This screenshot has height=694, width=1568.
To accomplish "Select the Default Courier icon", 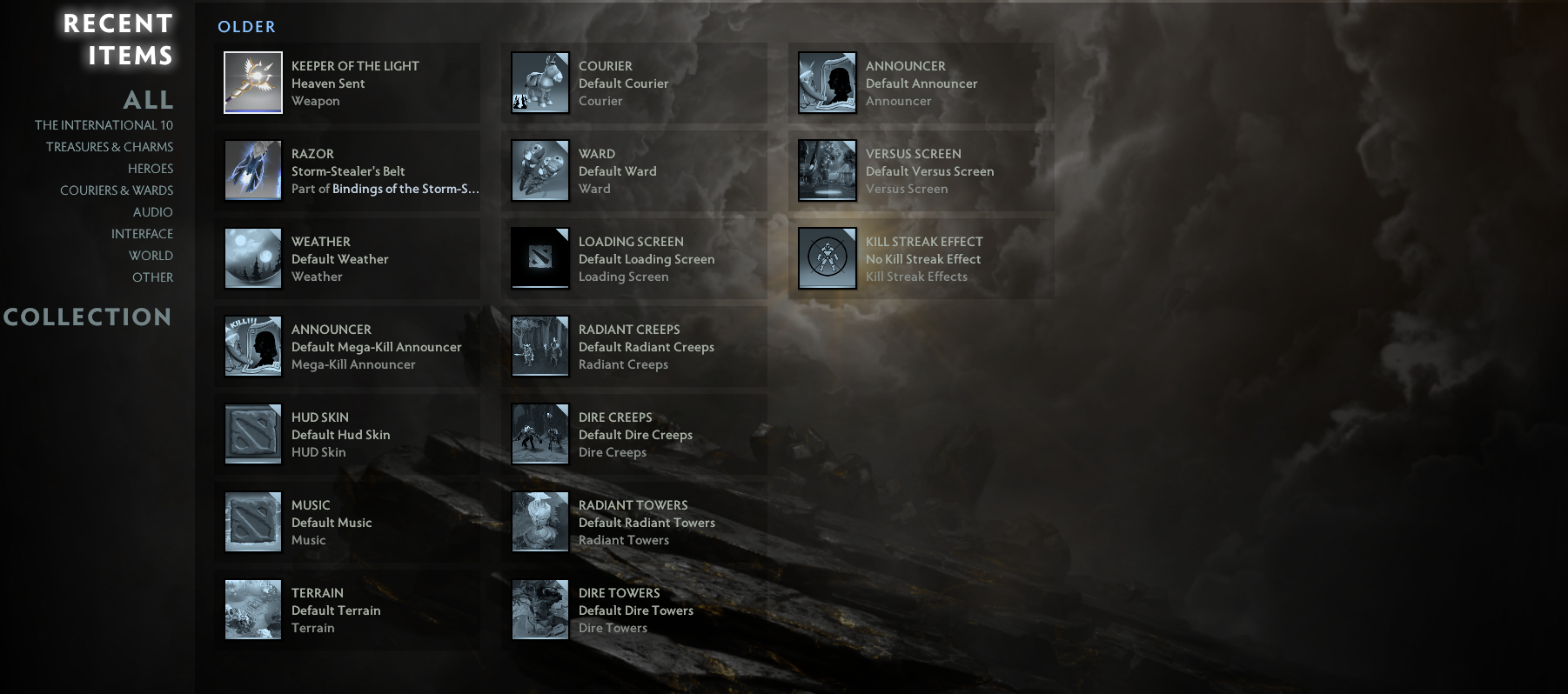I will coord(539,83).
